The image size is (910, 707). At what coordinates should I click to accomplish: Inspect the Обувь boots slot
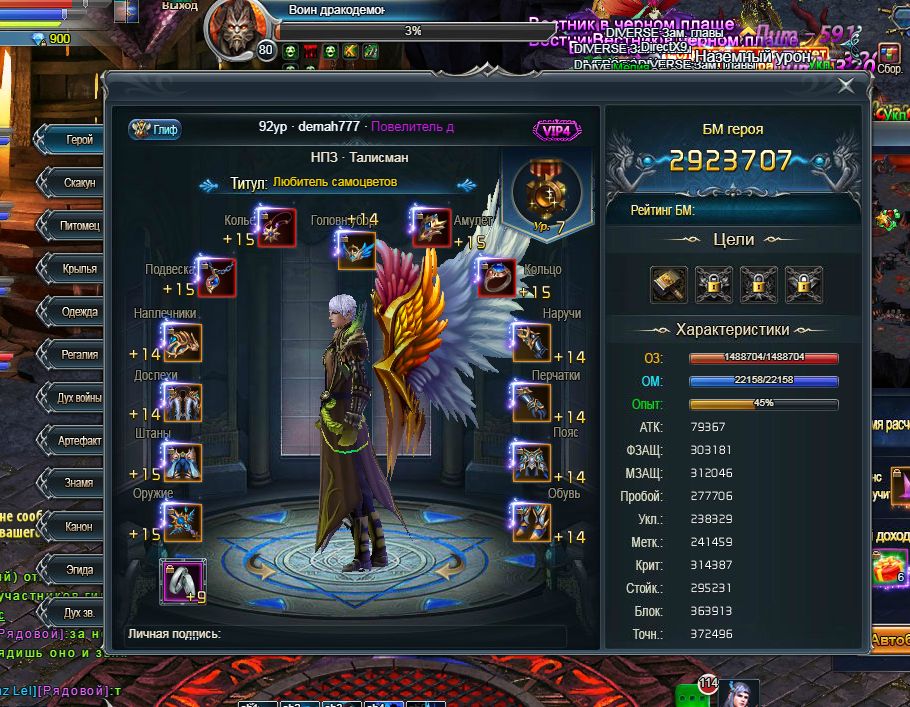[531, 520]
